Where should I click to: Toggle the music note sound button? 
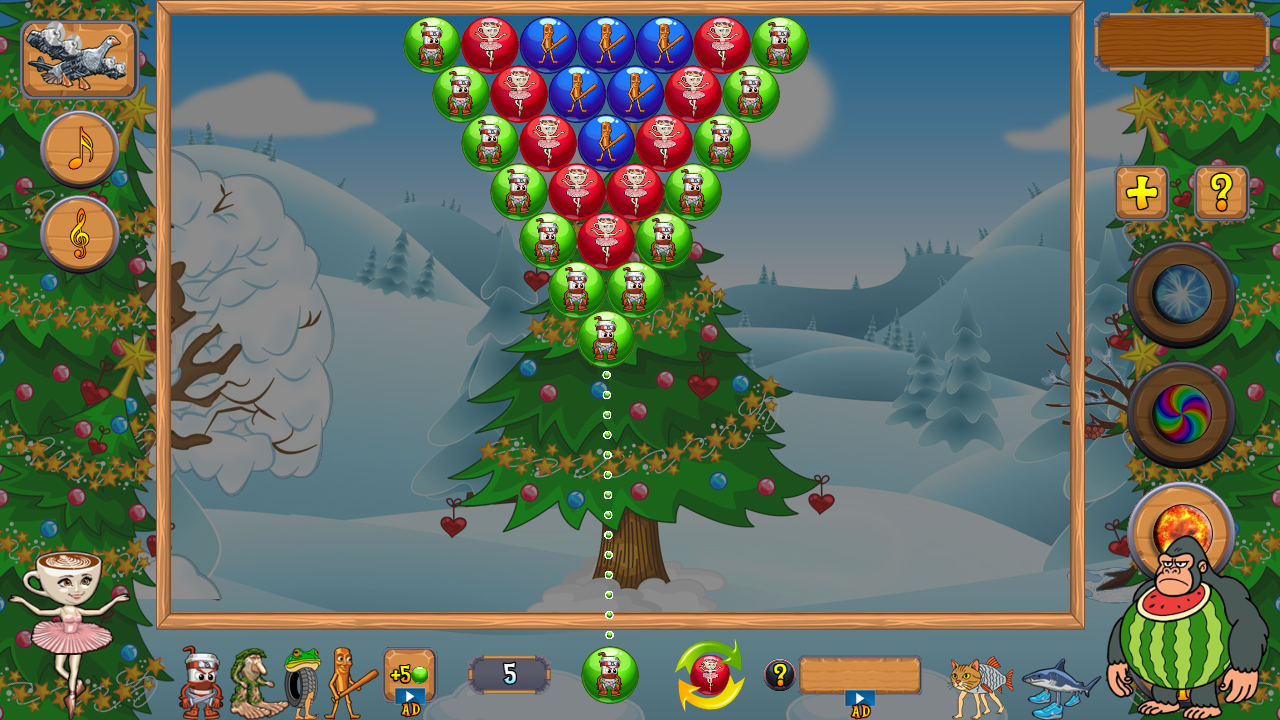[x=78, y=148]
